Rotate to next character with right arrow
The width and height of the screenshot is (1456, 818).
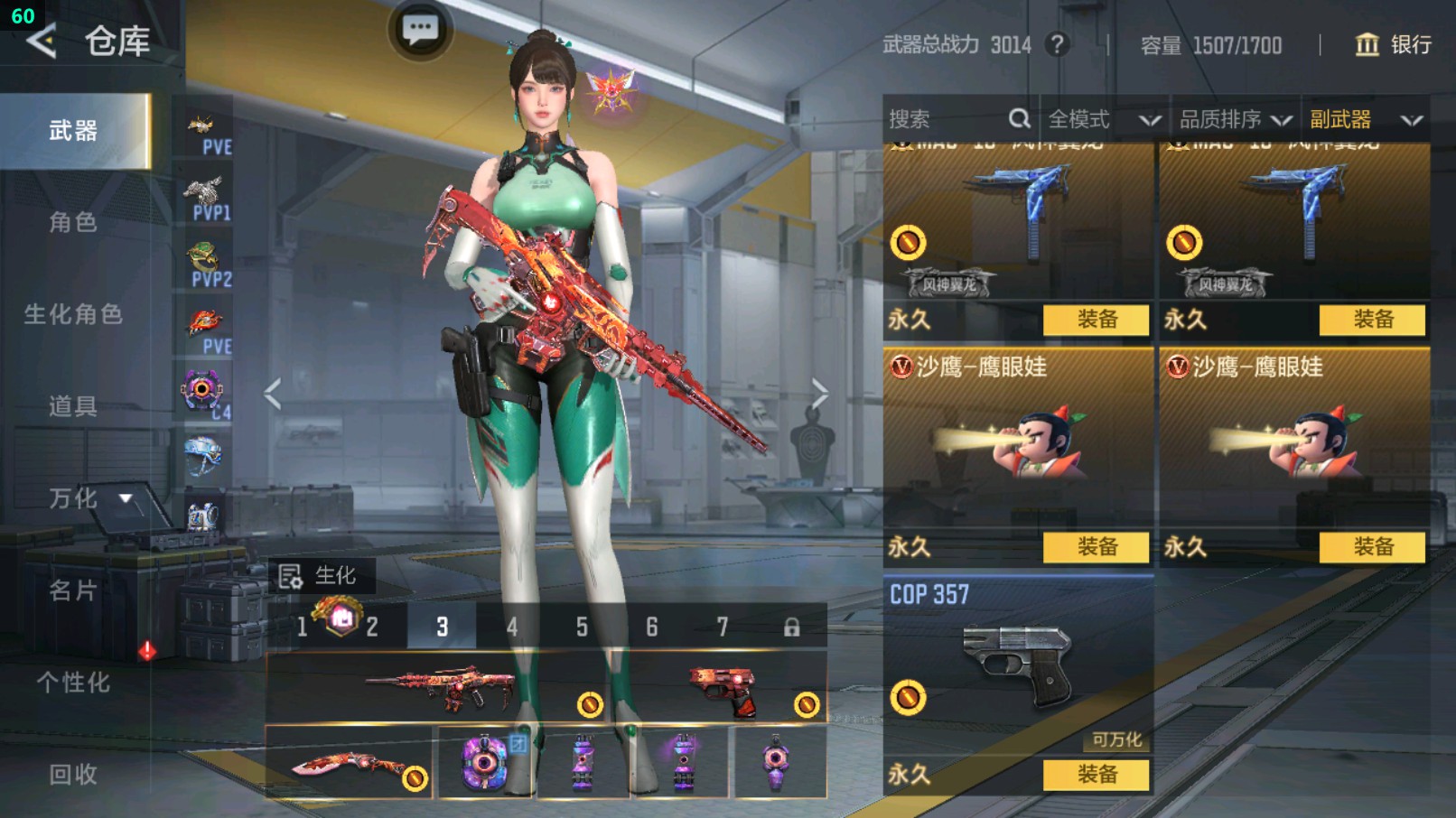coord(819,394)
